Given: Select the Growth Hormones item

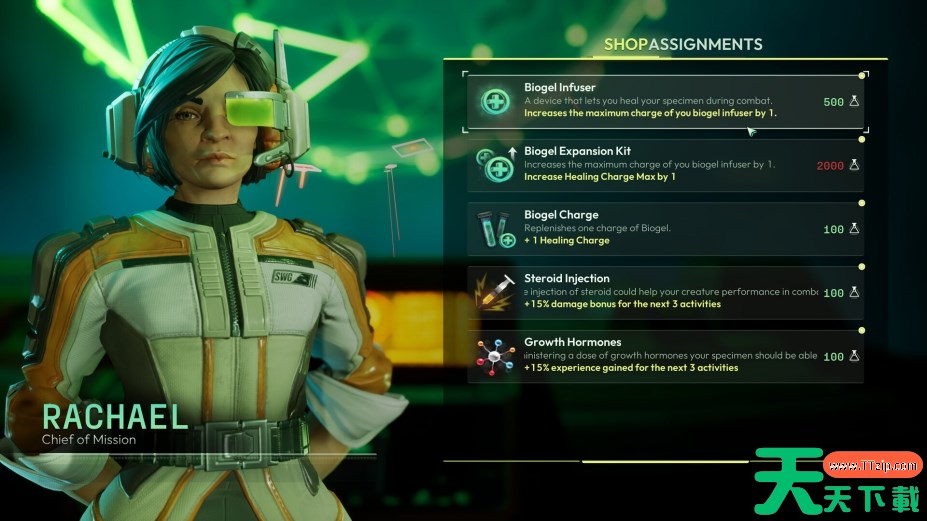Looking at the screenshot, I should (665, 356).
